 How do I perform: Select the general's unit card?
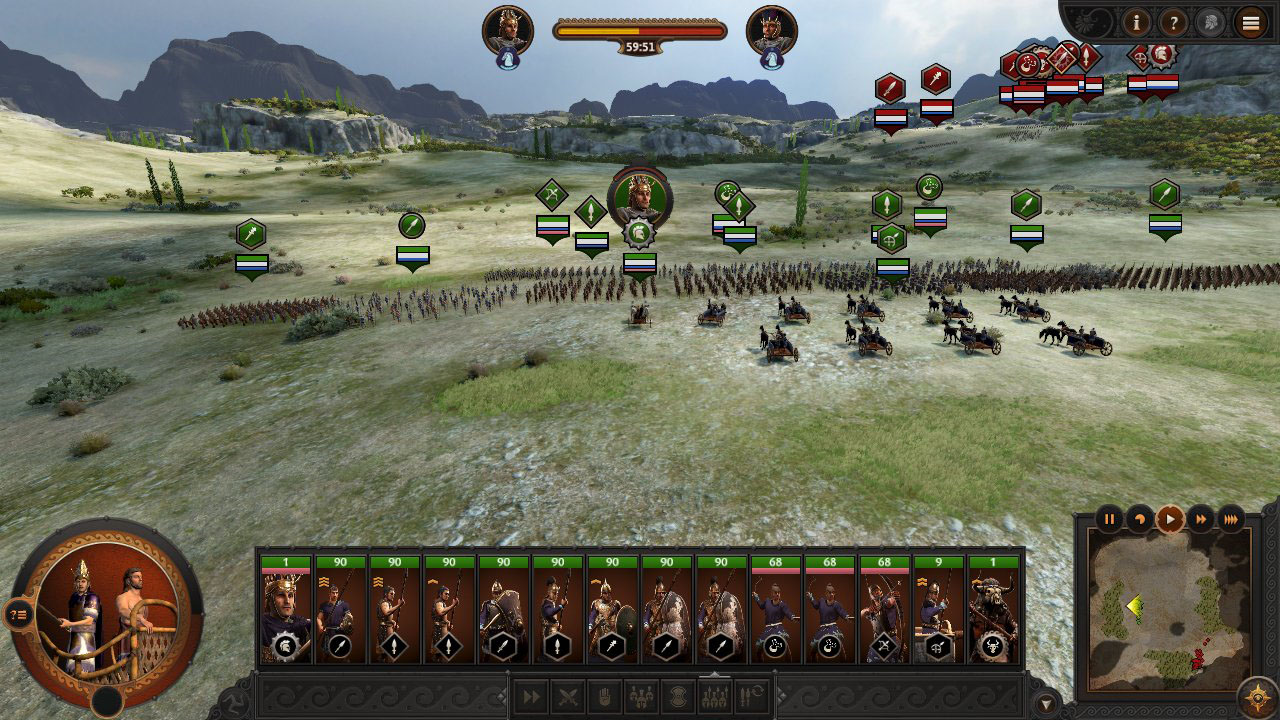(286, 610)
